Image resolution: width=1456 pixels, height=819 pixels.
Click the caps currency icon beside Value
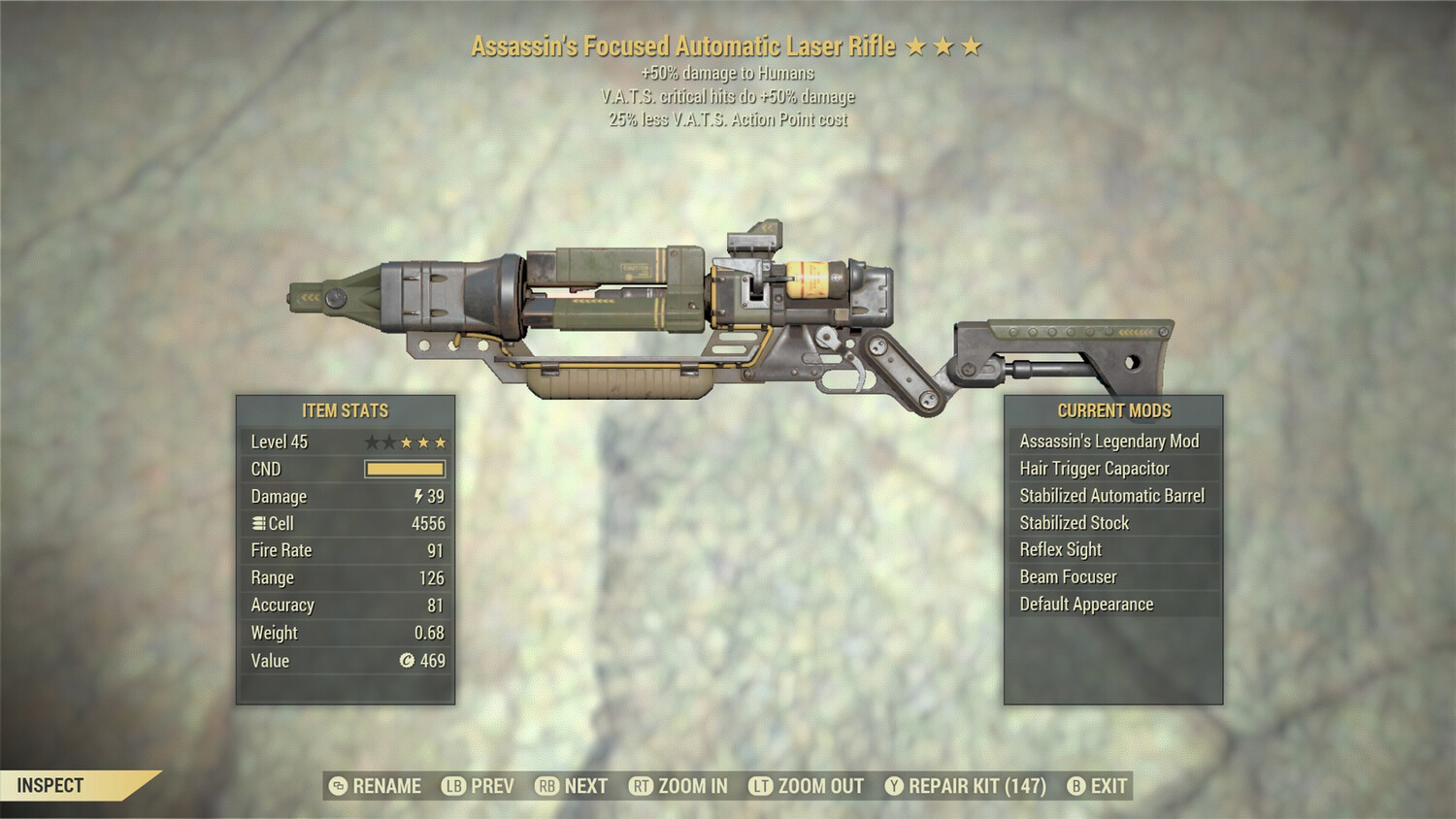(410, 659)
